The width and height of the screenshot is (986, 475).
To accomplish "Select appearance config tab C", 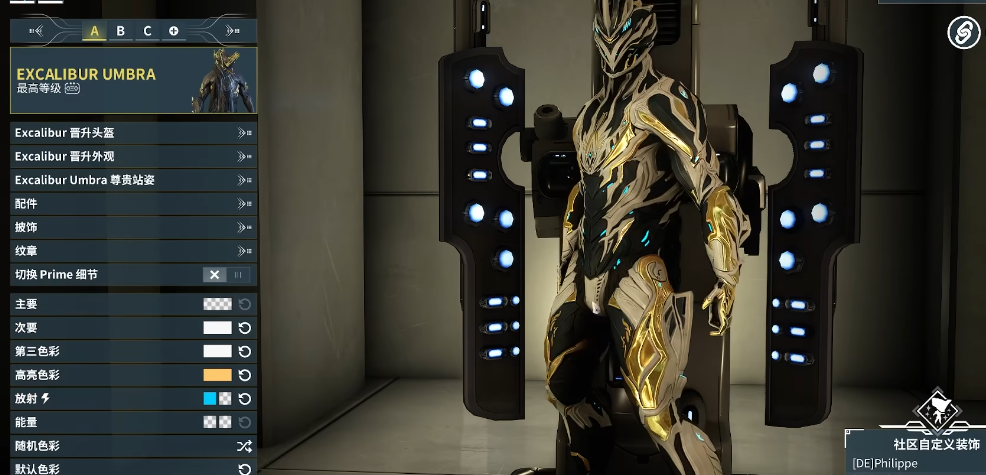I will [147, 31].
